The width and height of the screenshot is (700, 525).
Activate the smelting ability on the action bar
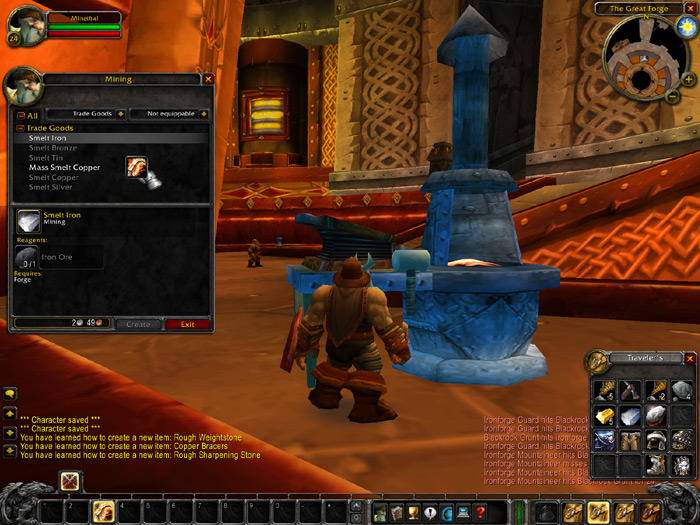(103, 512)
